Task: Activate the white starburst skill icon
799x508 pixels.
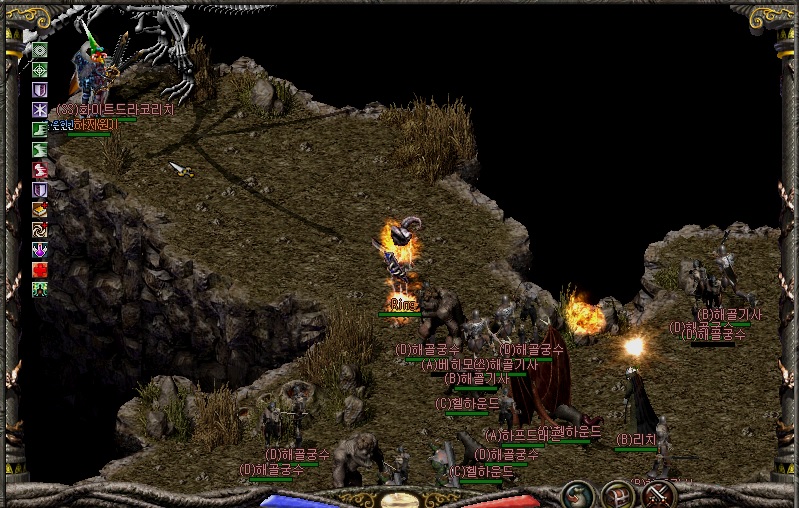Action: [x=40, y=110]
